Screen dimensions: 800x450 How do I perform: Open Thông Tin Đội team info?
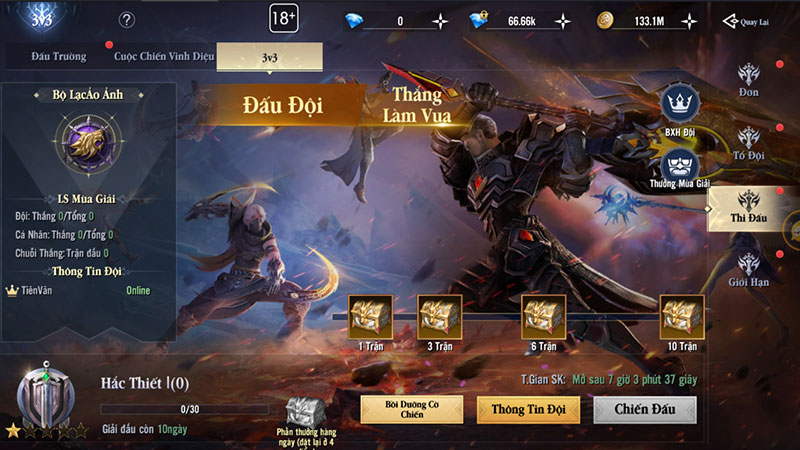click(x=528, y=409)
